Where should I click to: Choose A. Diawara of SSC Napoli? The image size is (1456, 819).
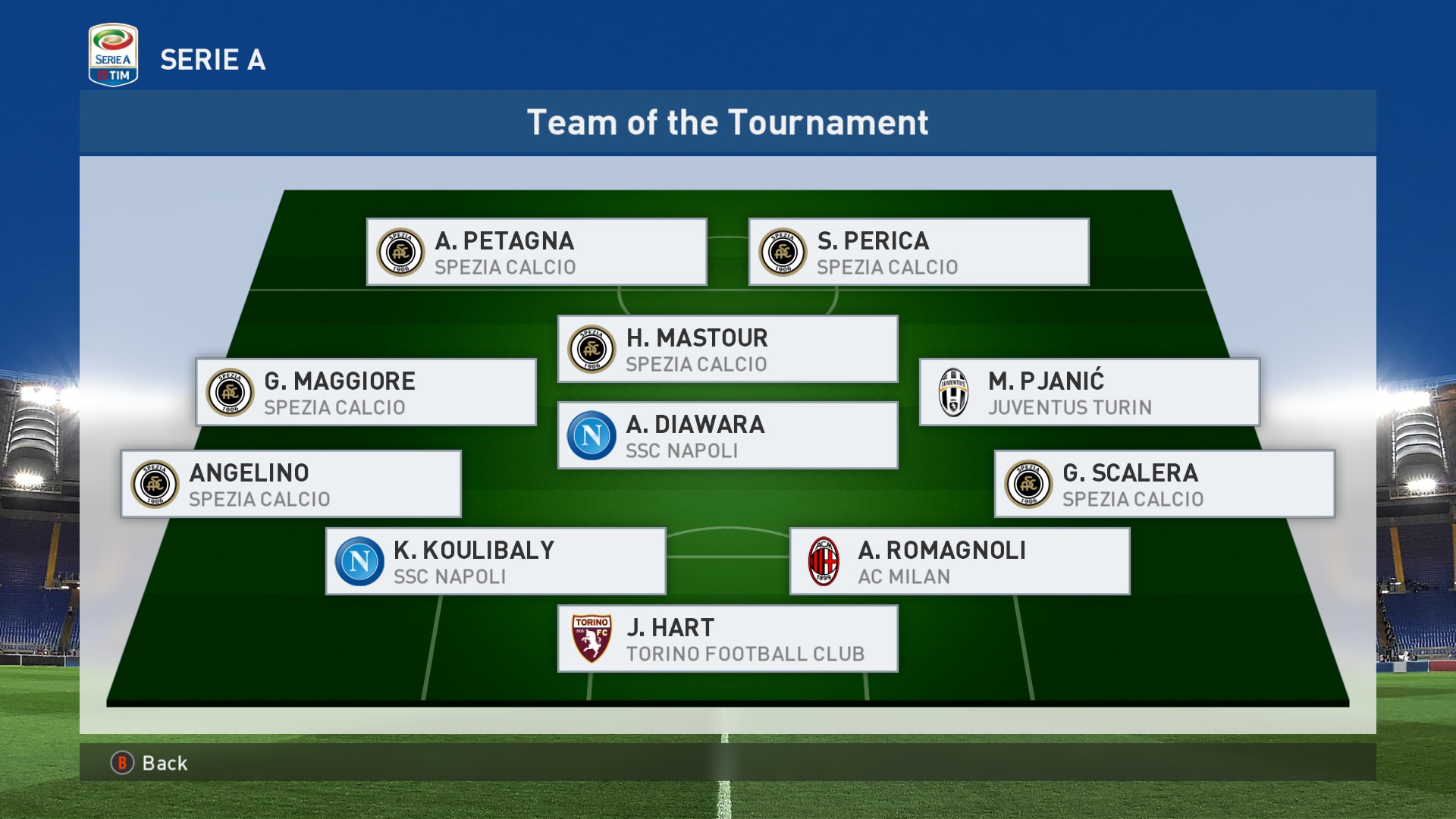(x=727, y=436)
